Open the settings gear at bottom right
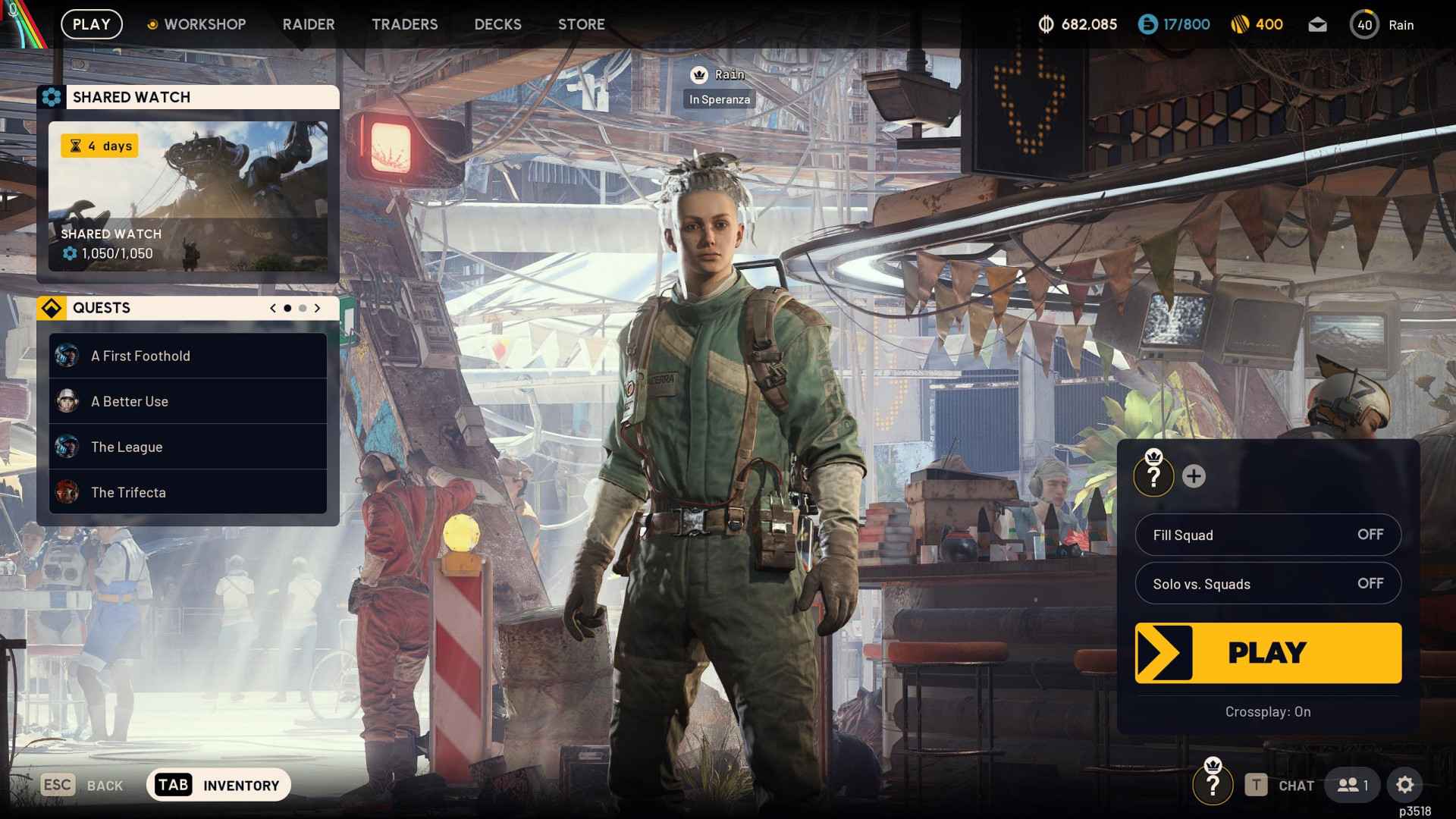Image resolution: width=1456 pixels, height=819 pixels. [1407, 785]
